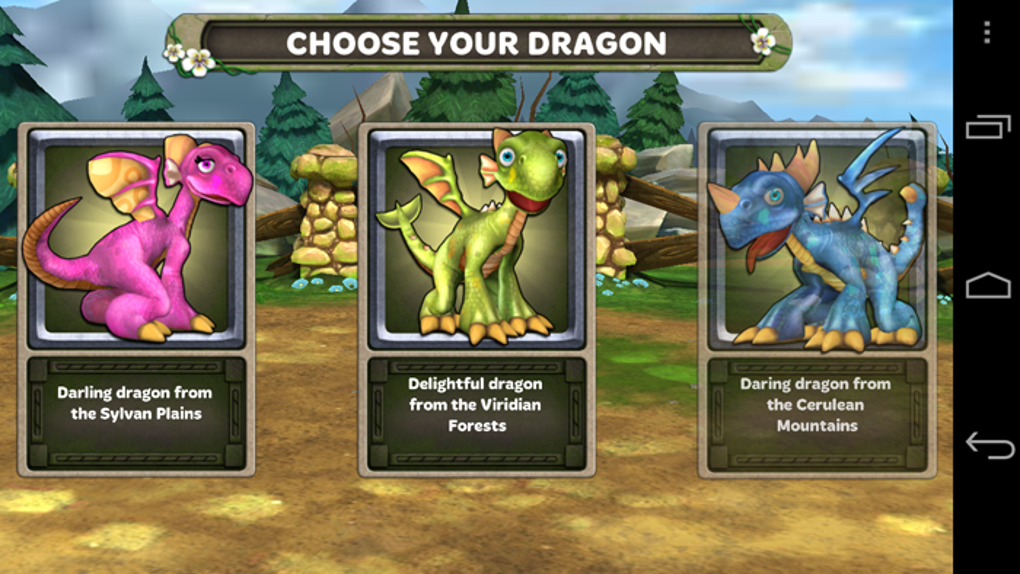Click the Cerulean Mountains description plaque
Image resolution: width=1020 pixels, height=574 pixels.
[816, 412]
